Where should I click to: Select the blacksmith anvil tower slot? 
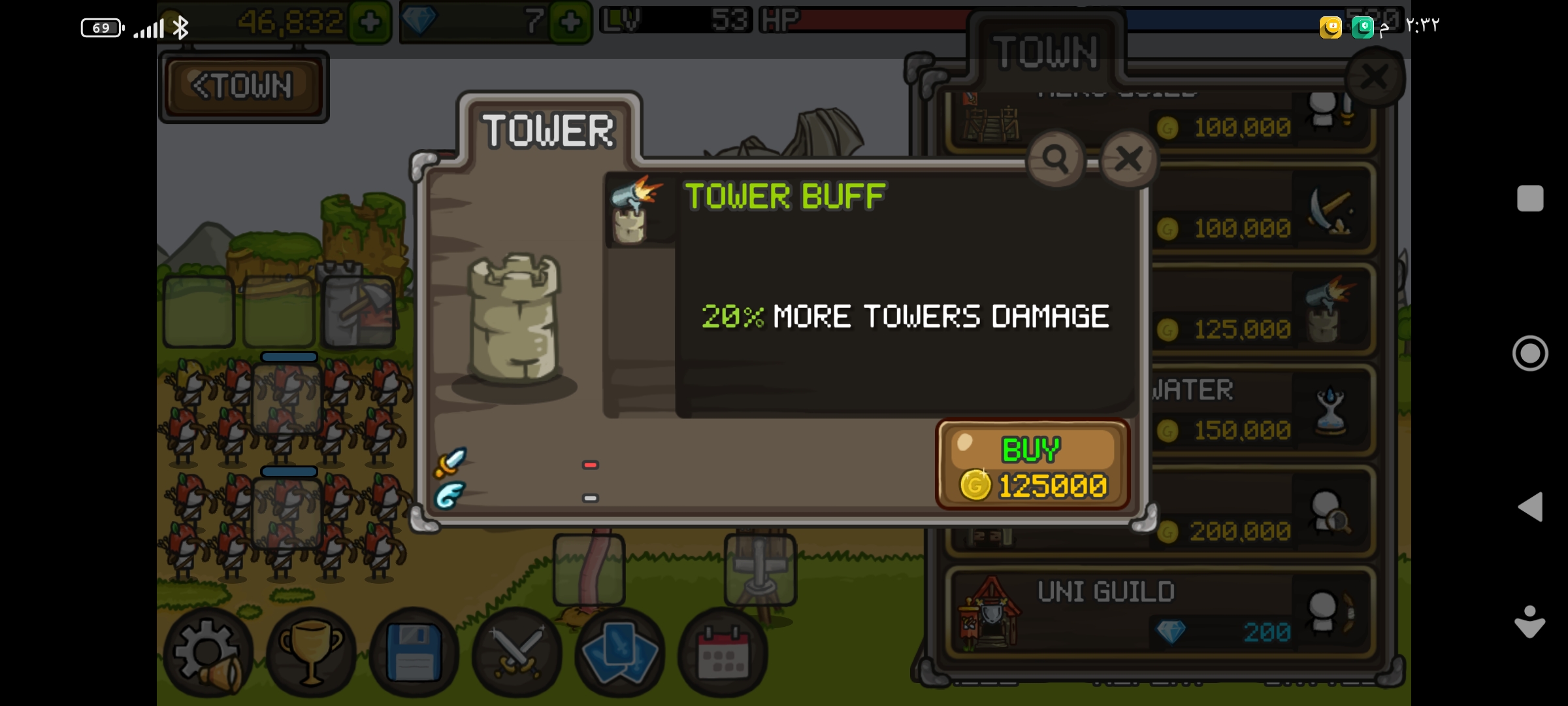coord(358,312)
